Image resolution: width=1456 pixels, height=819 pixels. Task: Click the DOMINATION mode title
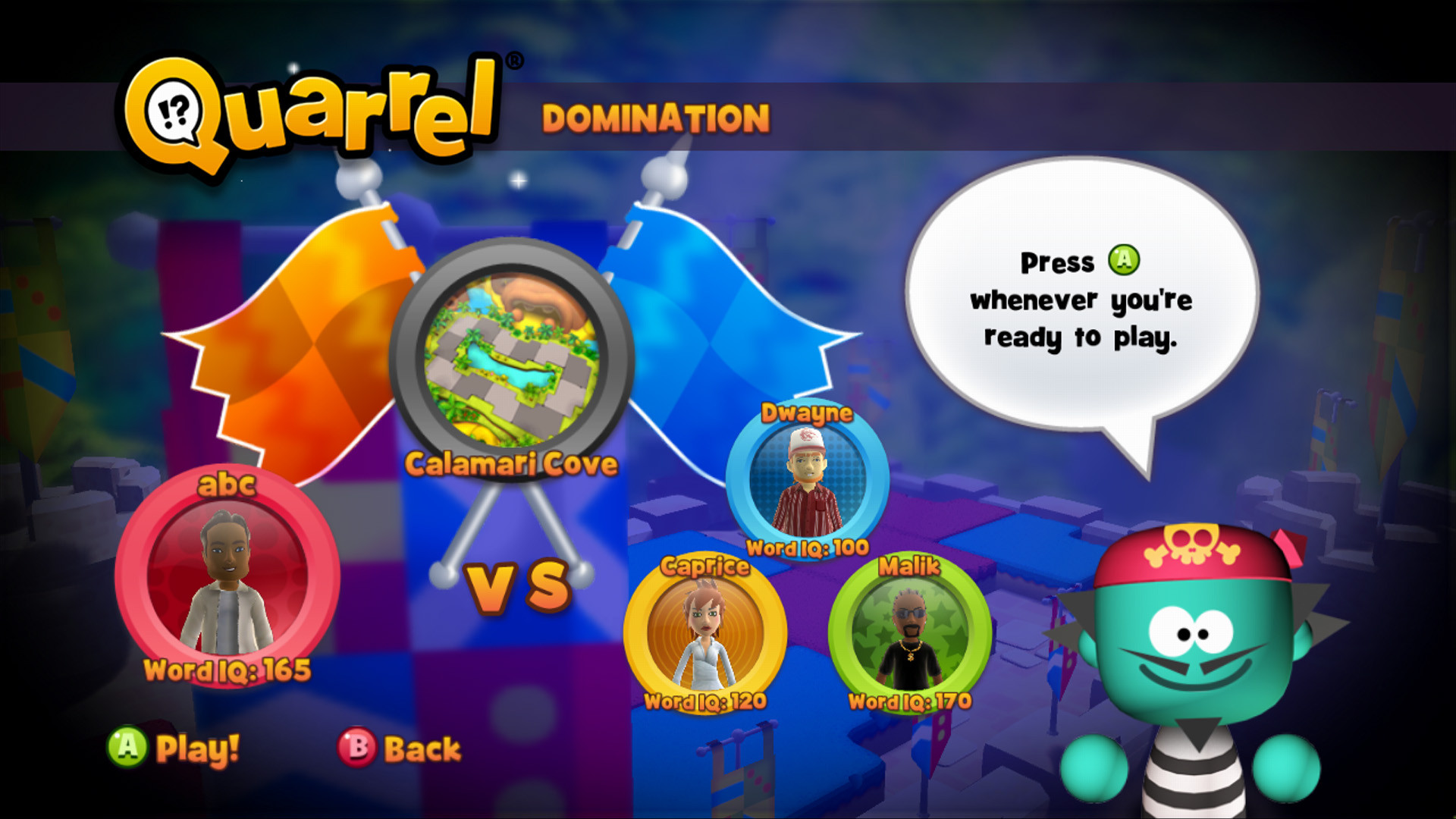click(x=656, y=116)
